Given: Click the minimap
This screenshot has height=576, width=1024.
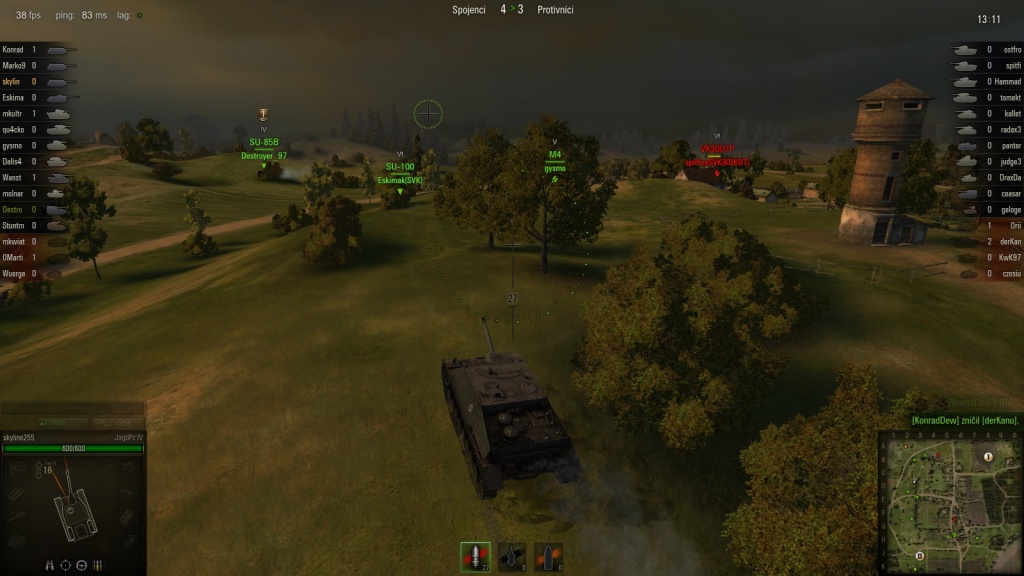Looking at the screenshot, I should coord(948,502).
